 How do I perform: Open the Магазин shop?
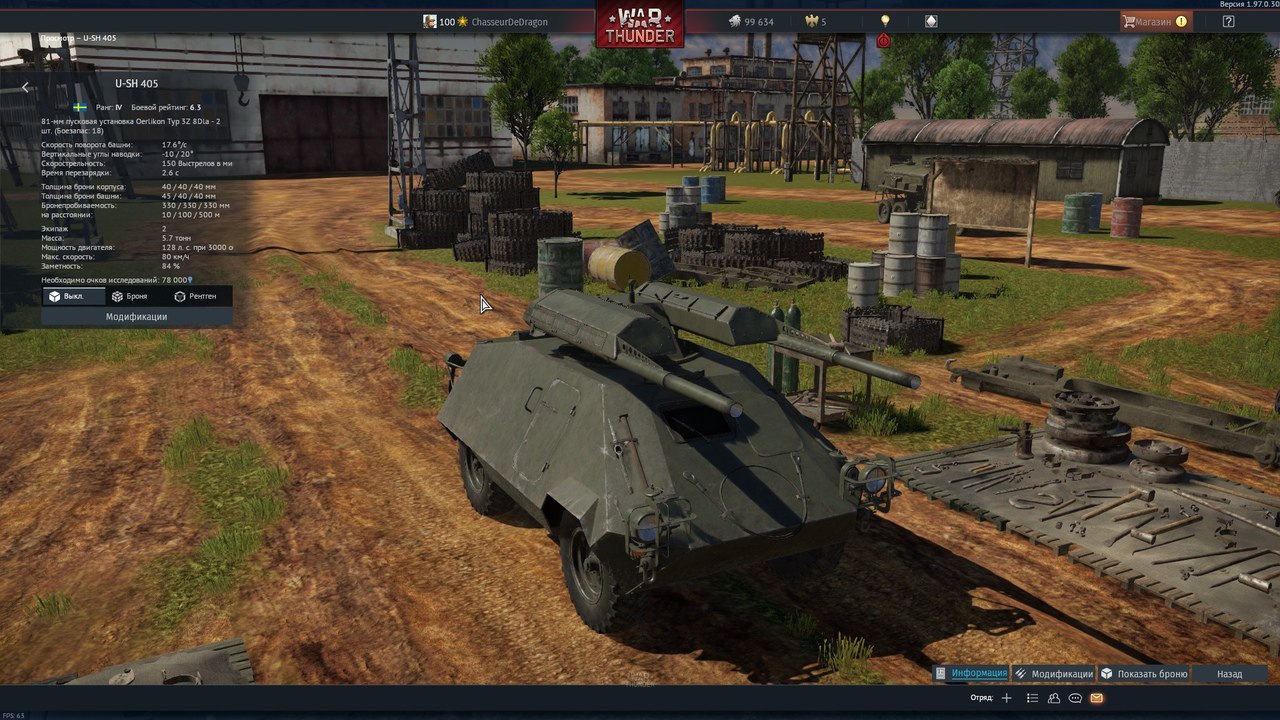[x=1154, y=21]
